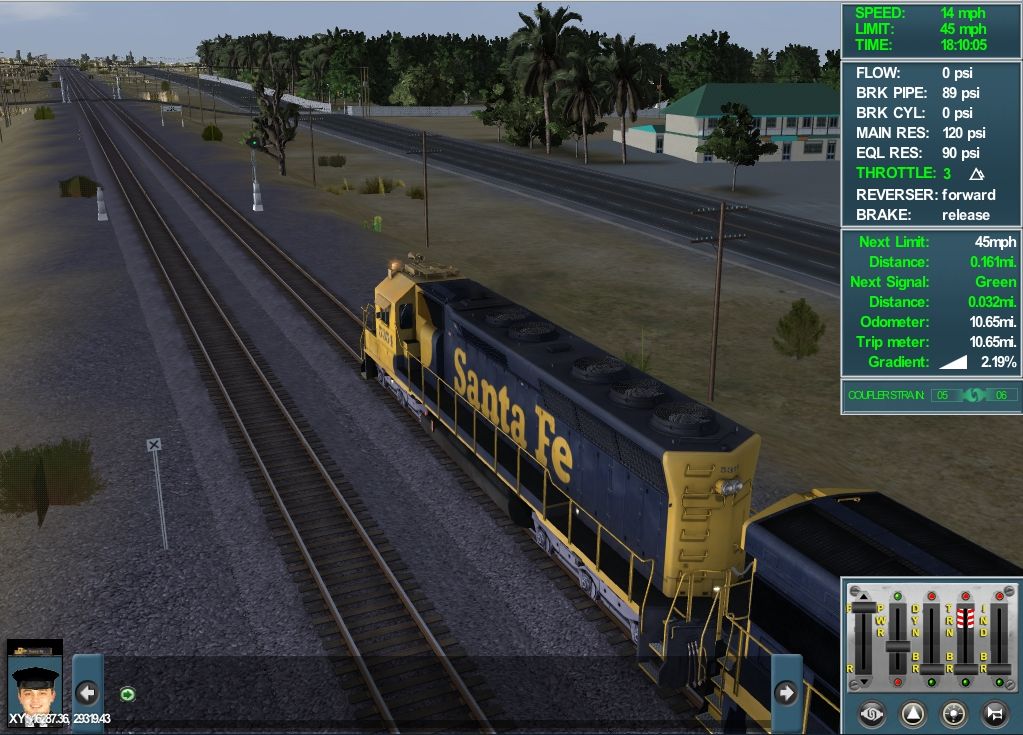
Task: Select the driver portrait
Action: pyautogui.click(x=35, y=680)
